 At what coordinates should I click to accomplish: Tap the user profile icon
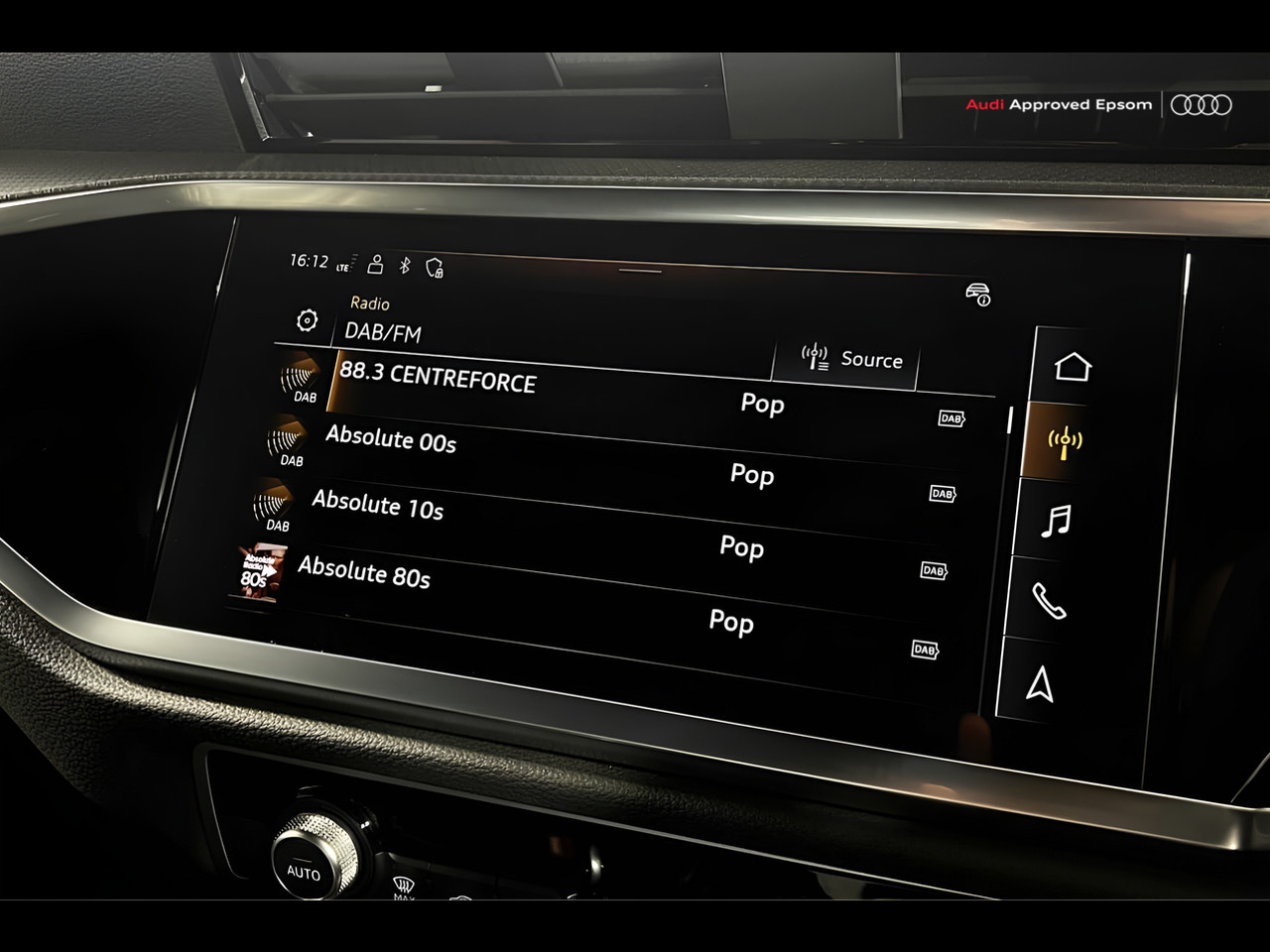tap(375, 265)
